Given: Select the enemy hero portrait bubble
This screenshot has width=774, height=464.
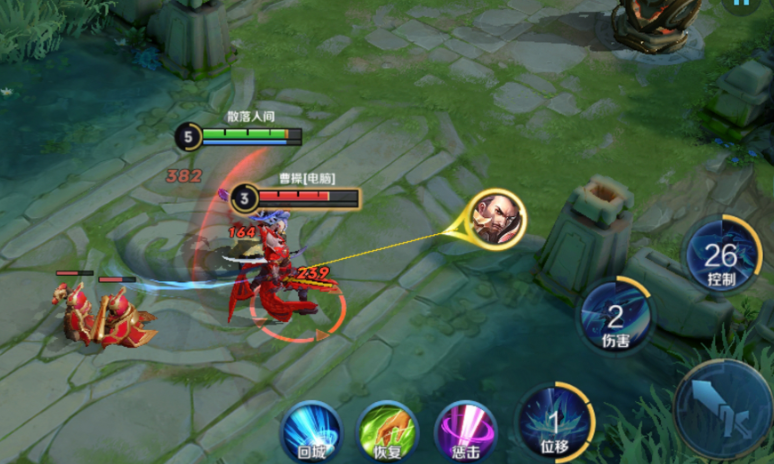Looking at the screenshot, I should [496, 216].
